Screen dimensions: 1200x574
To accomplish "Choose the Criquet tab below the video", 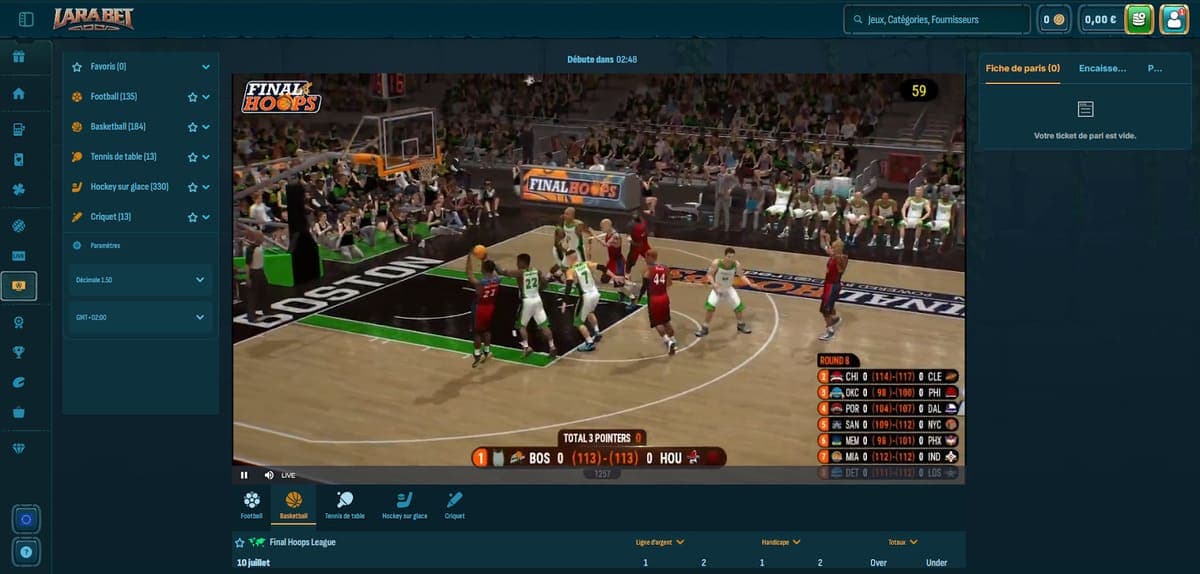I will point(454,503).
